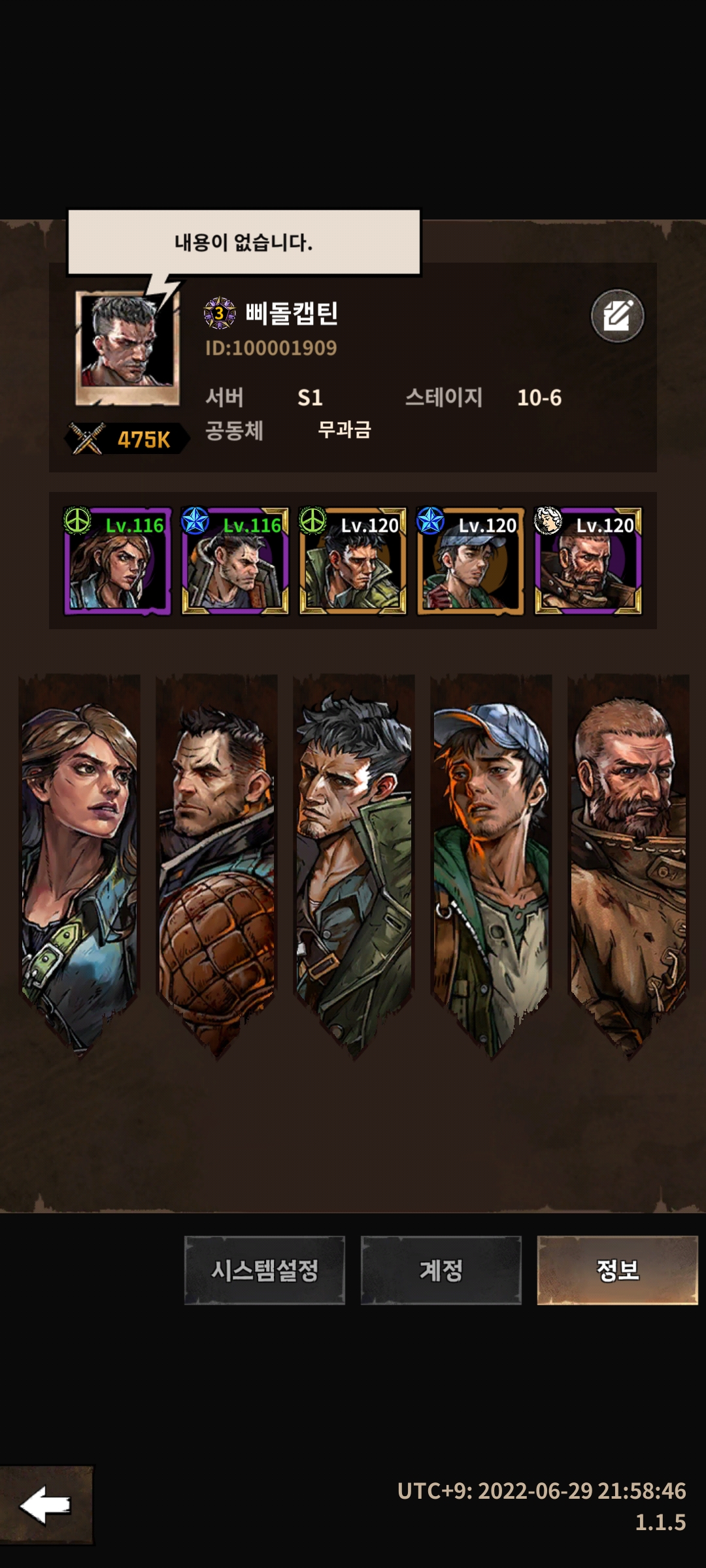This screenshot has width=706, height=1568.
Task: Tap the edit profile pencil button
Action: (x=617, y=316)
